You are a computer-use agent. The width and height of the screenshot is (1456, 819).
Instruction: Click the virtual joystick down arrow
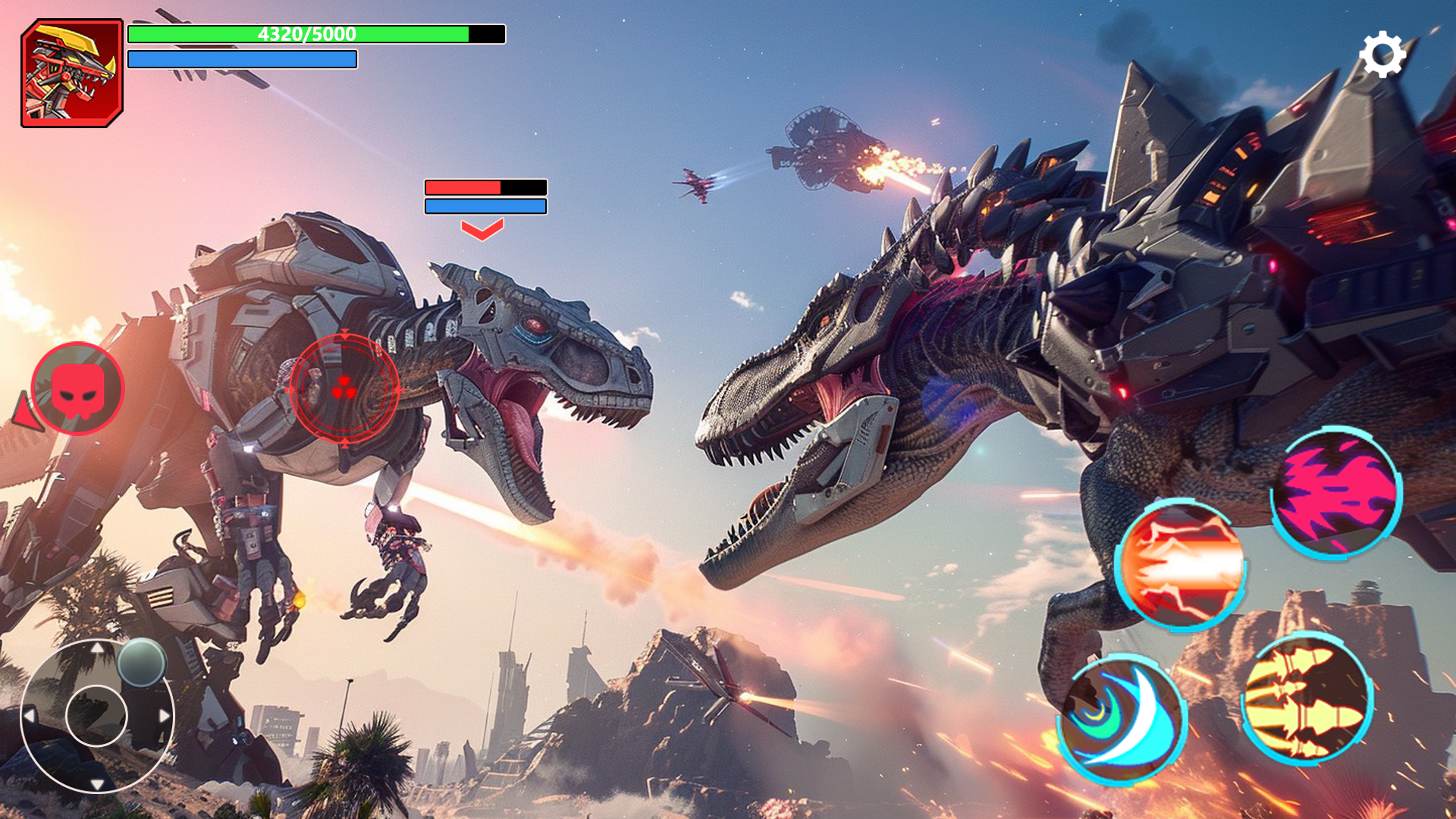tap(97, 783)
